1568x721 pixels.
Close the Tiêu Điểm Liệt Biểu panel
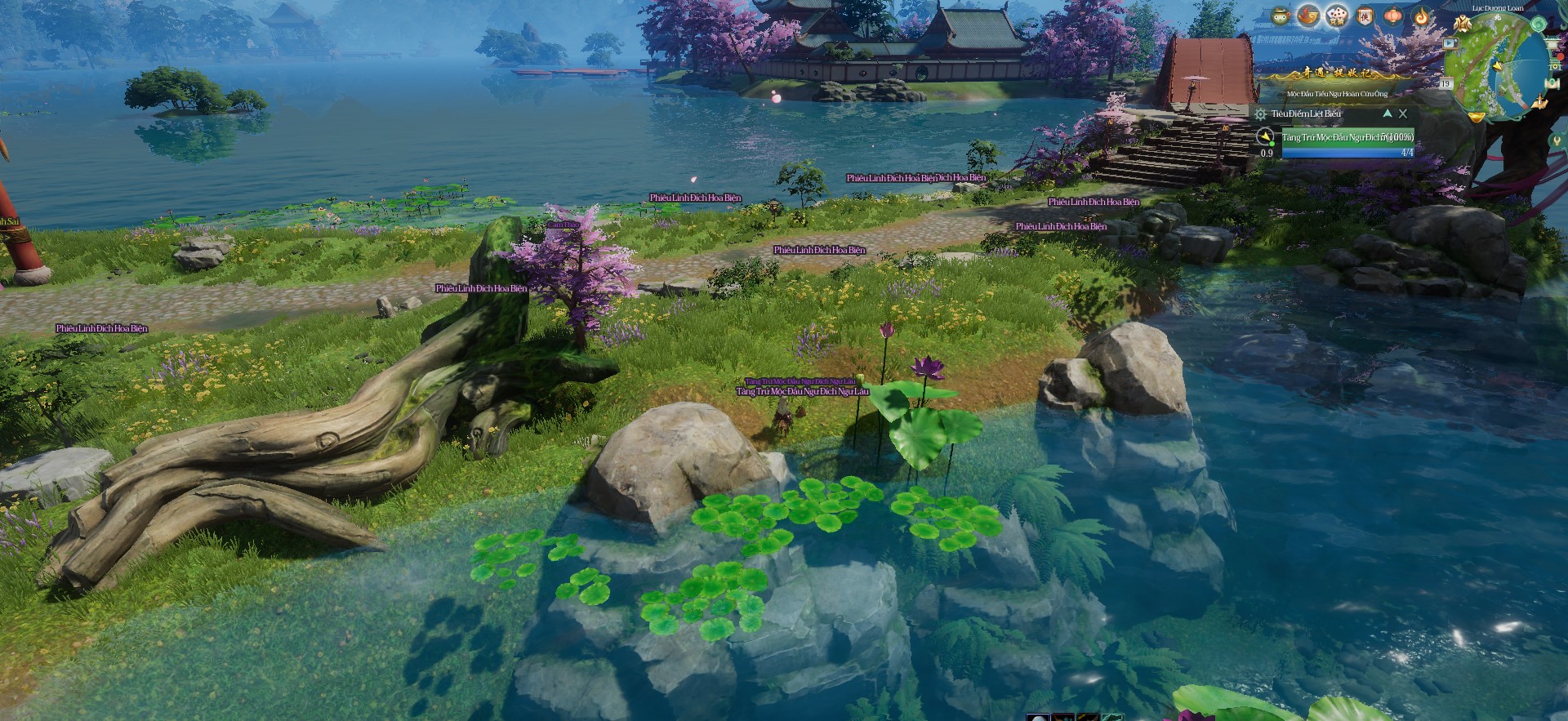point(1403,113)
